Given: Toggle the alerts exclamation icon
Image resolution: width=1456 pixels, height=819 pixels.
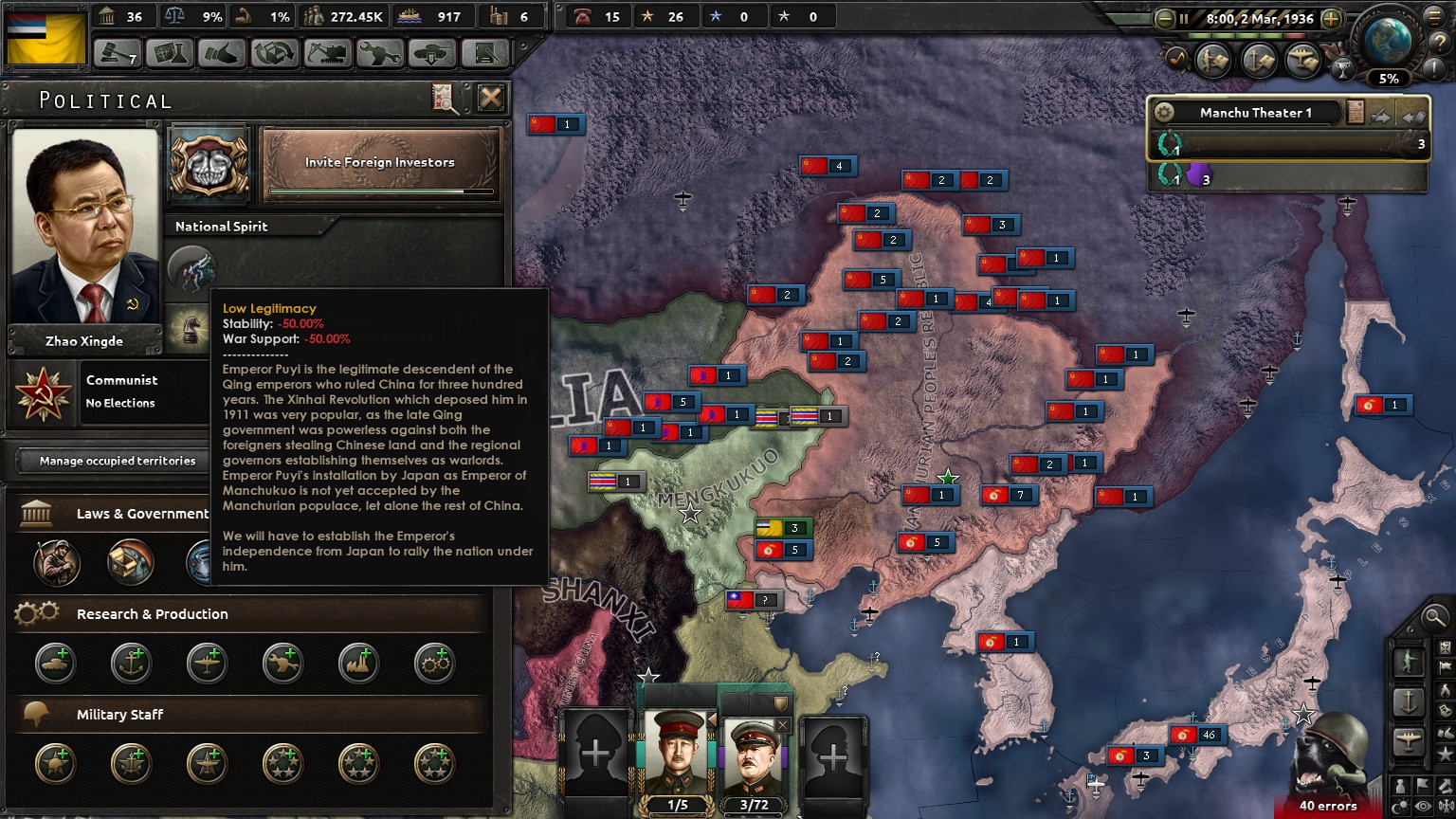Looking at the screenshot, I should point(1434,66).
